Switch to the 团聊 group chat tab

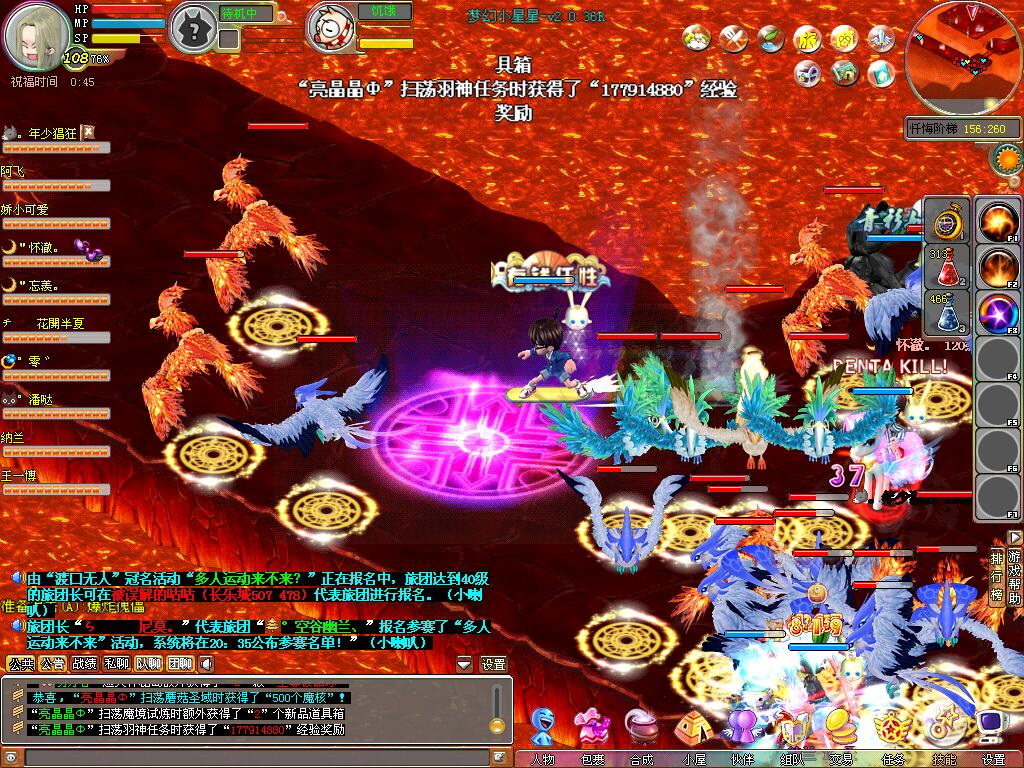point(180,663)
